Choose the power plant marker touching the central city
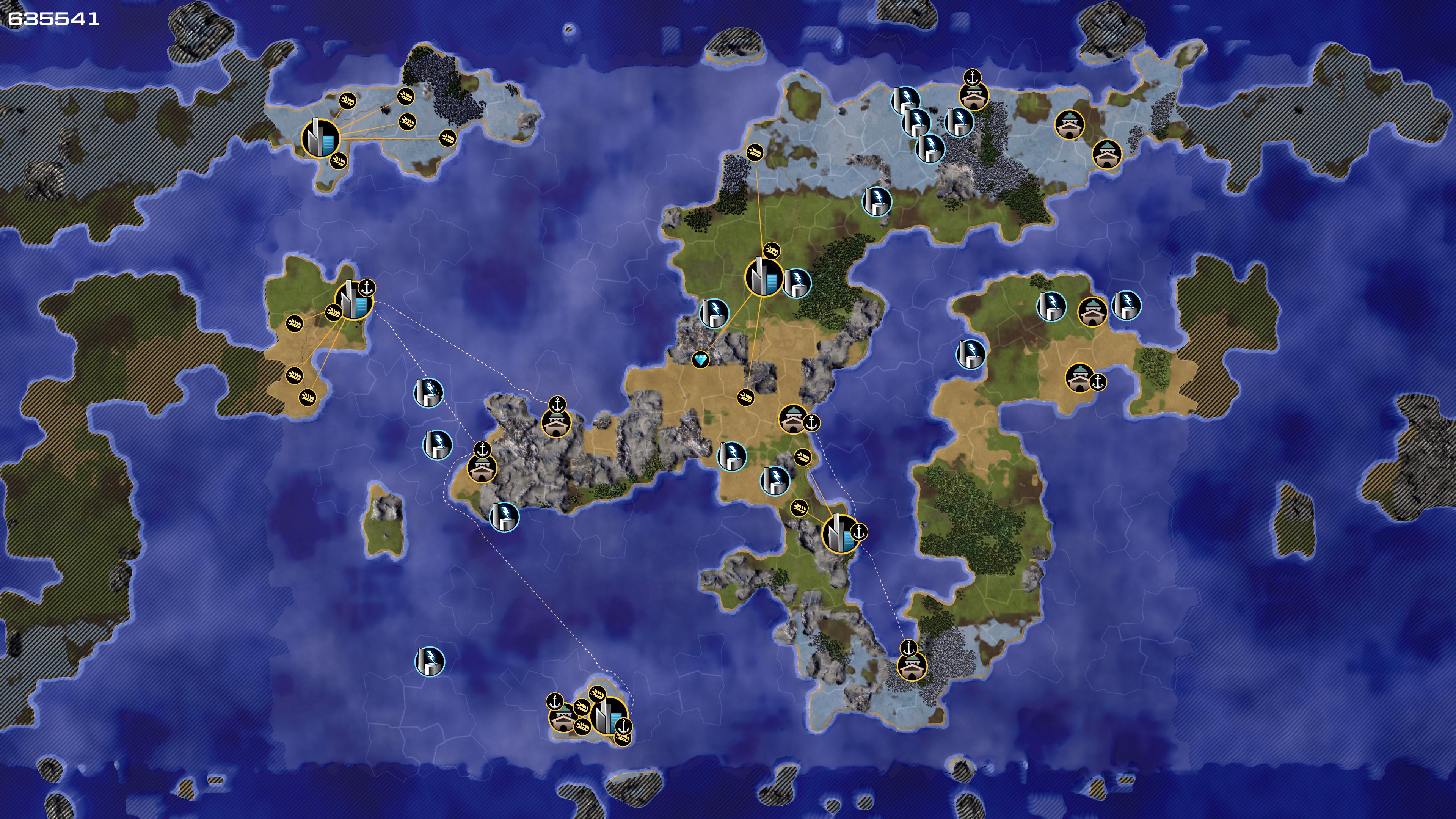This screenshot has width=1456, height=819. coord(797,282)
